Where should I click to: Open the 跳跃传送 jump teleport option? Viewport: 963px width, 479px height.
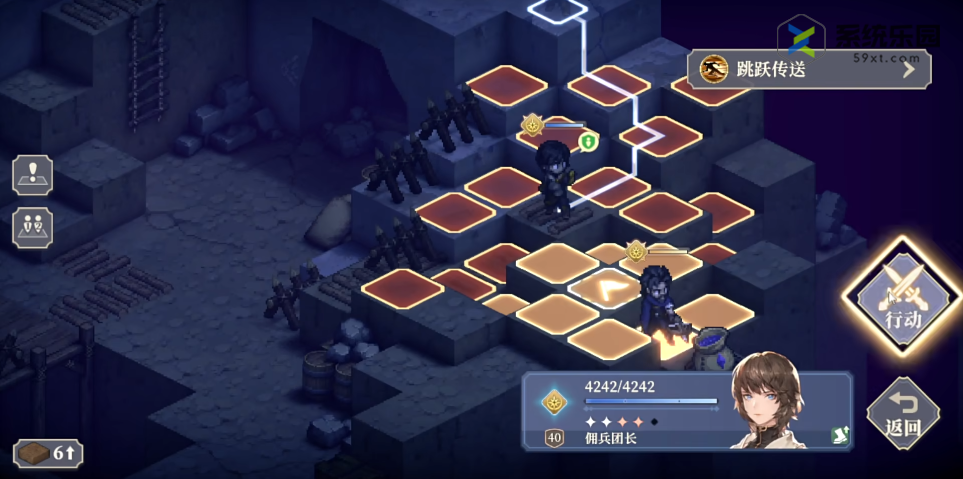808,69
